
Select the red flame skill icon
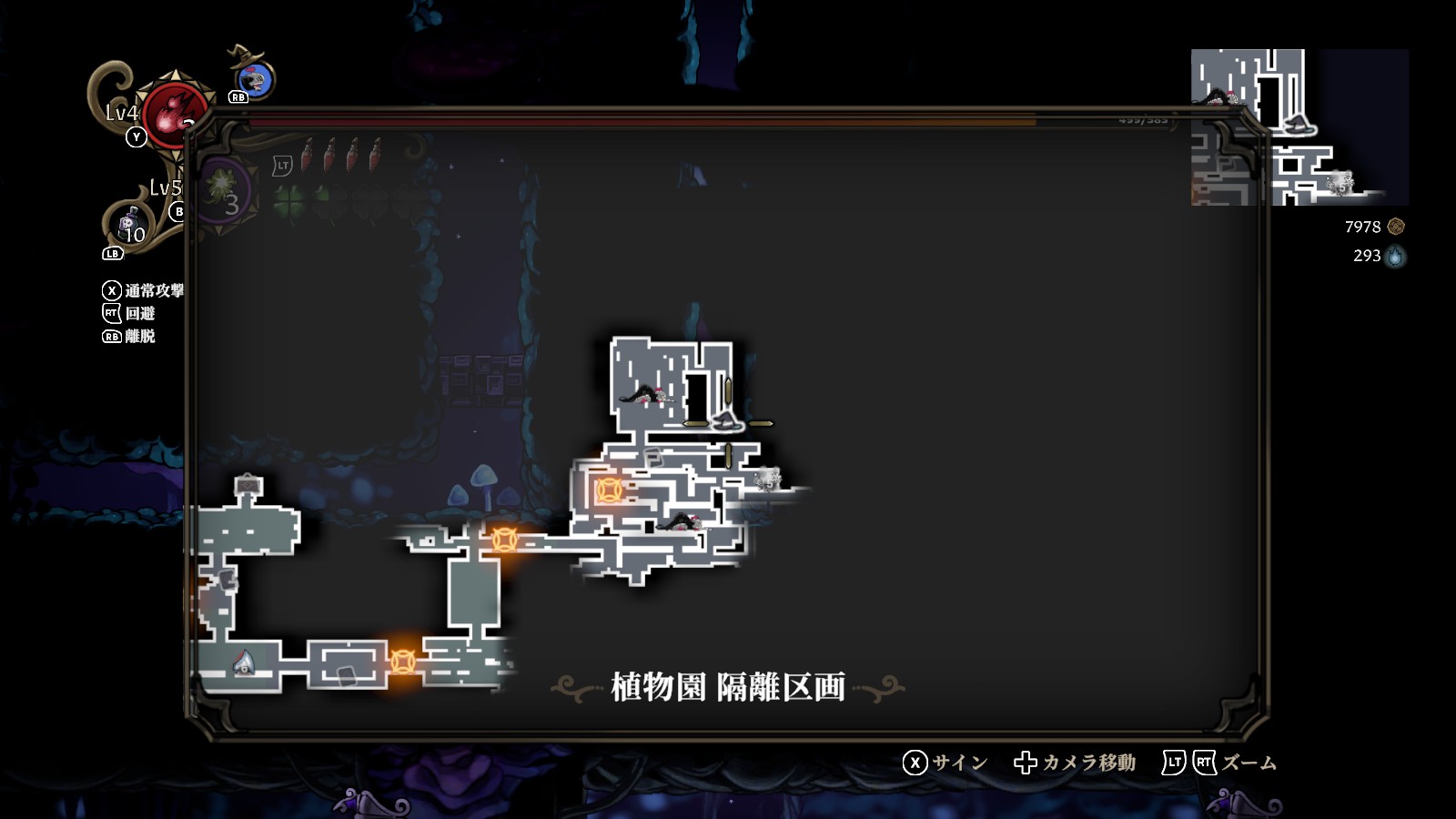coord(173,116)
